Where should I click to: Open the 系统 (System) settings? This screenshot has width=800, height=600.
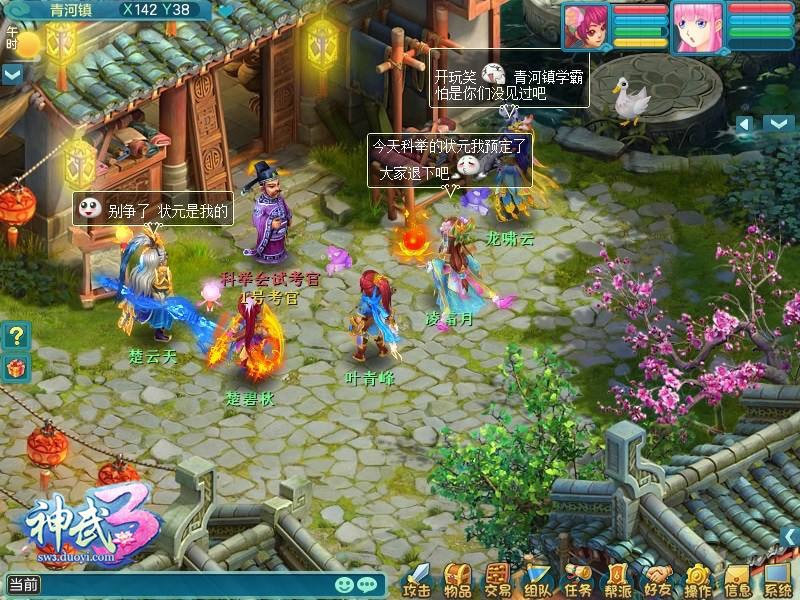coord(778,580)
